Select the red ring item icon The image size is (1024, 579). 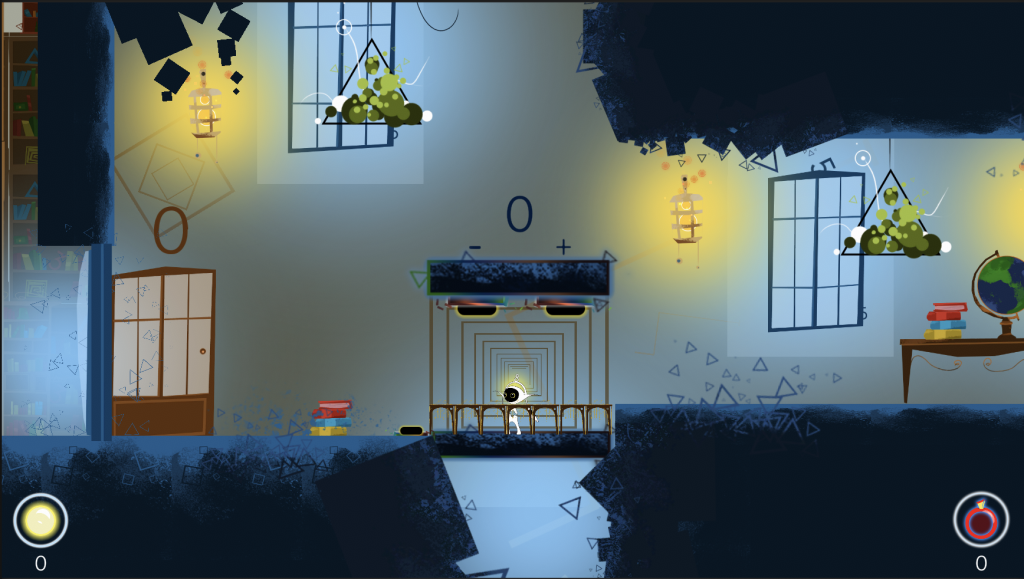click(x=980, y=520)
